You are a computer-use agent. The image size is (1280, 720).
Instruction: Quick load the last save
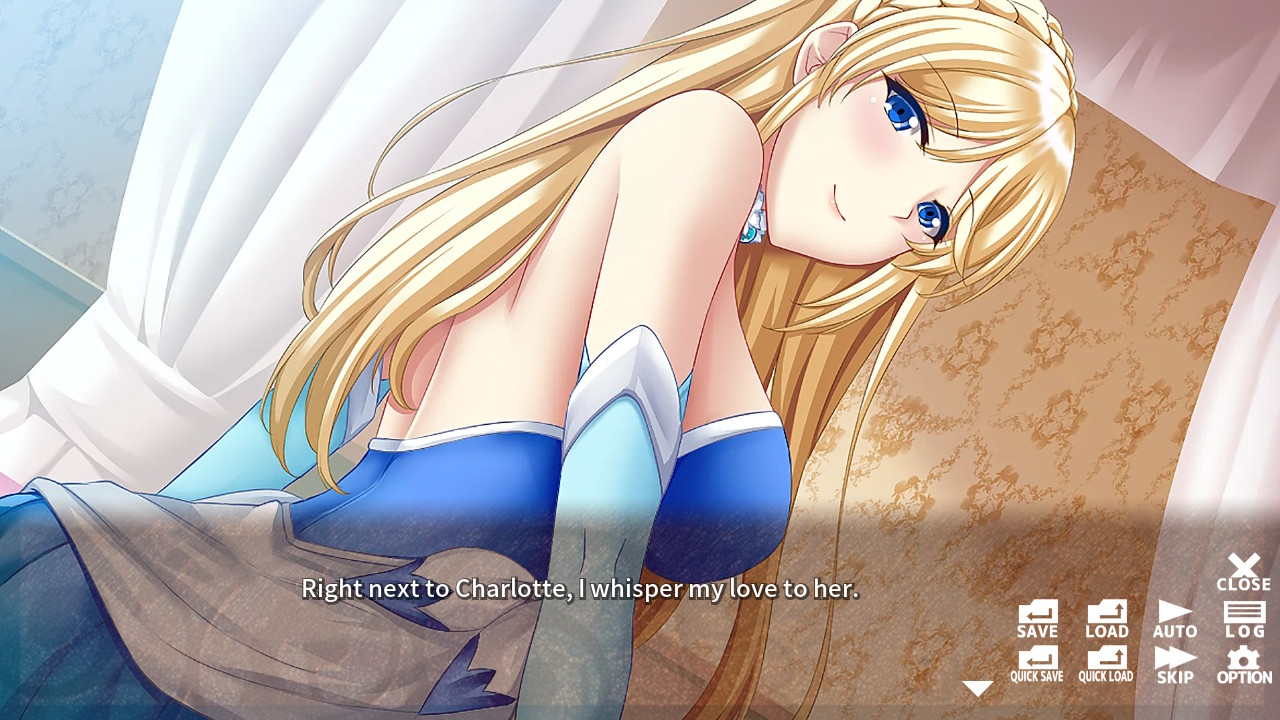pos(1106,663)
